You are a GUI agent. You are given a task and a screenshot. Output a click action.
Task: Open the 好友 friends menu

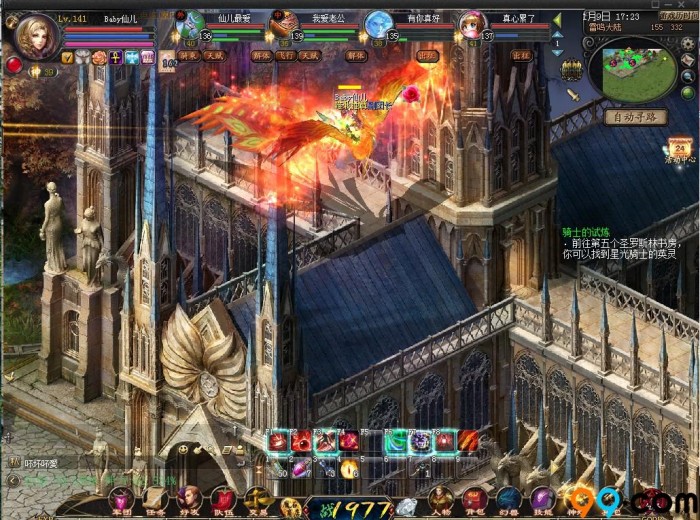coord(189,498)
